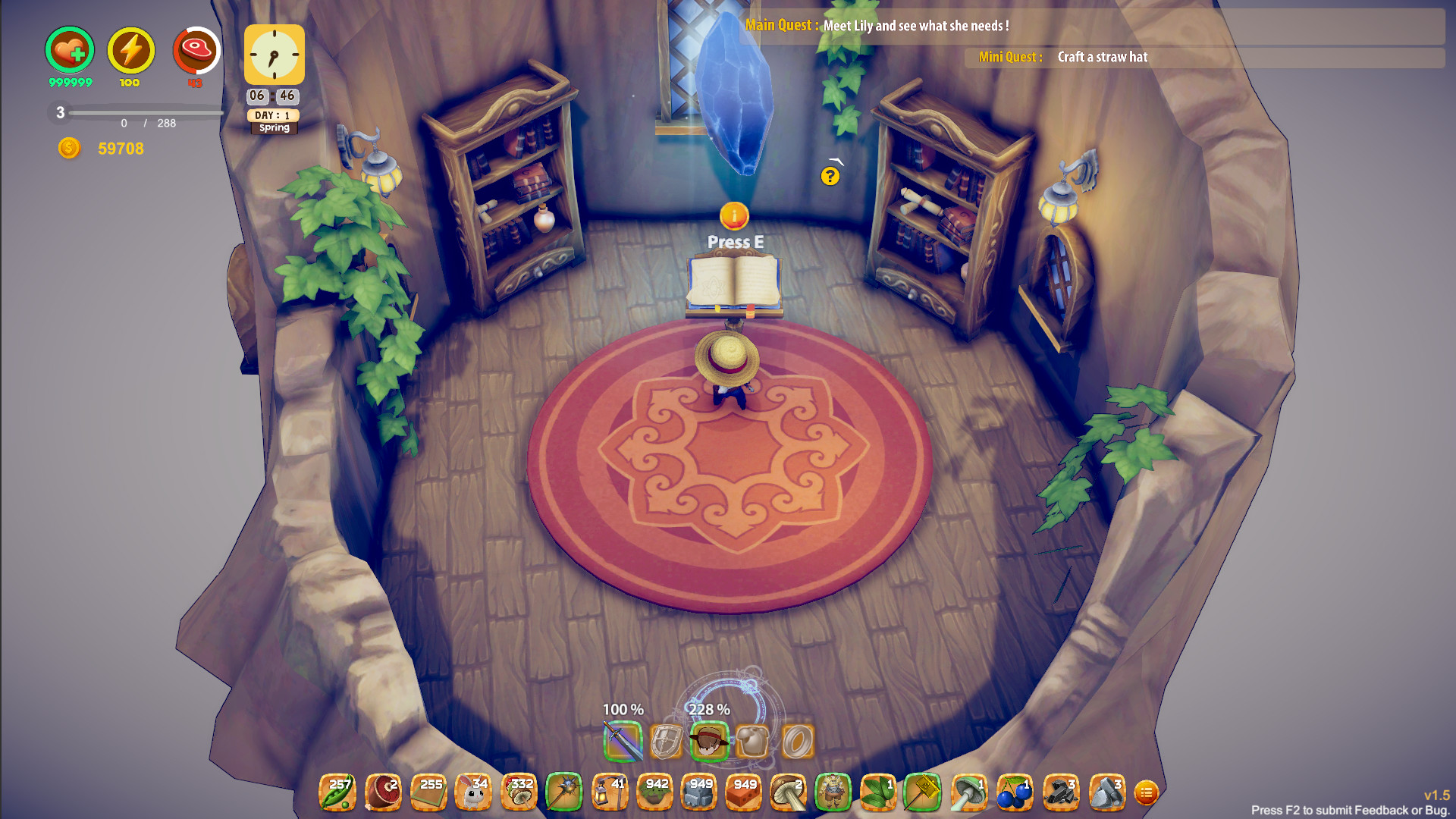Screen dimensions: 1456x819
Task: Click the meat hunger icon
Action: pos(196,51)
